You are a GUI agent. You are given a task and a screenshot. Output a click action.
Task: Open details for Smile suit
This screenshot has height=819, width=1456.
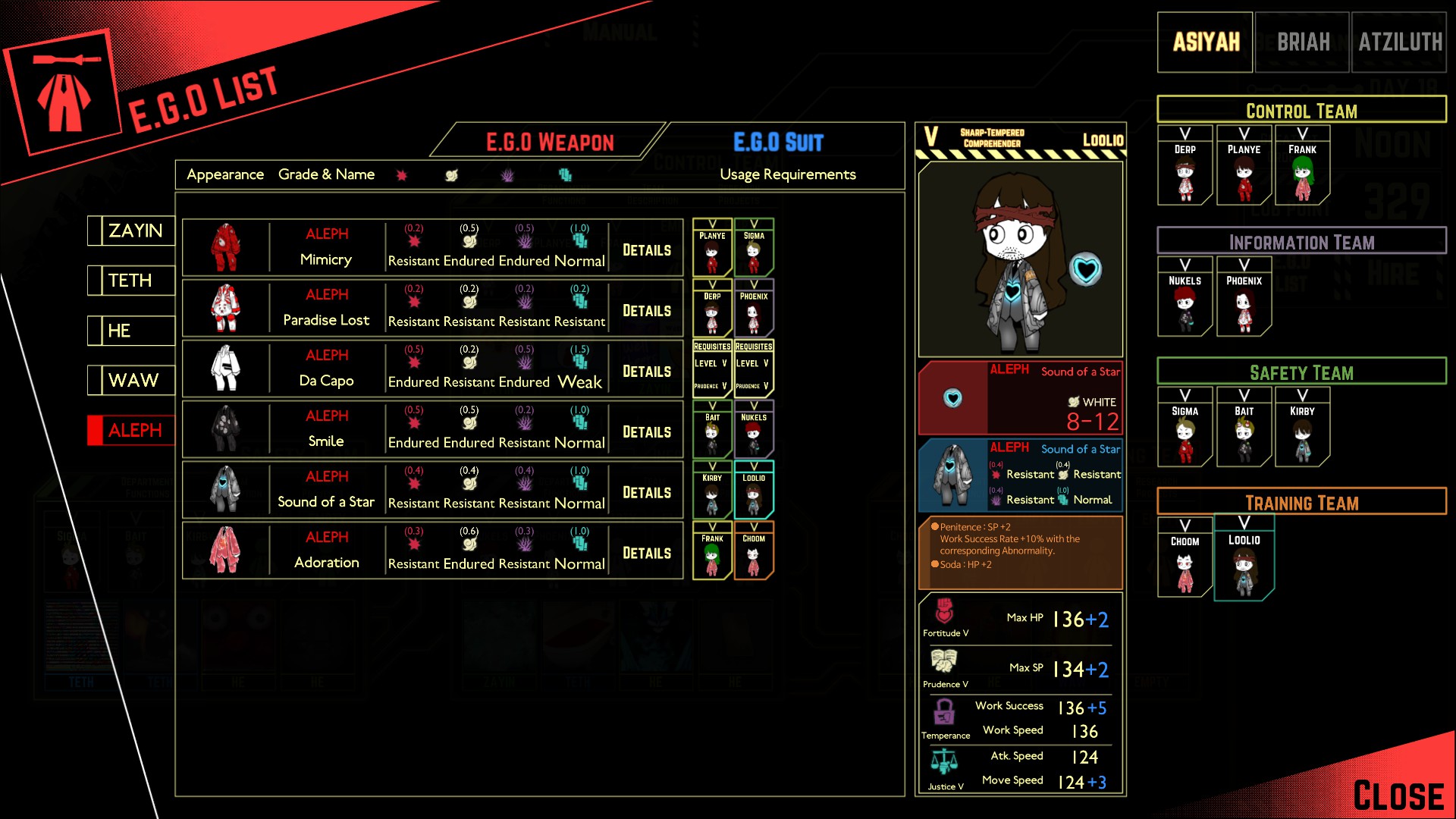[x=646, y=432]
